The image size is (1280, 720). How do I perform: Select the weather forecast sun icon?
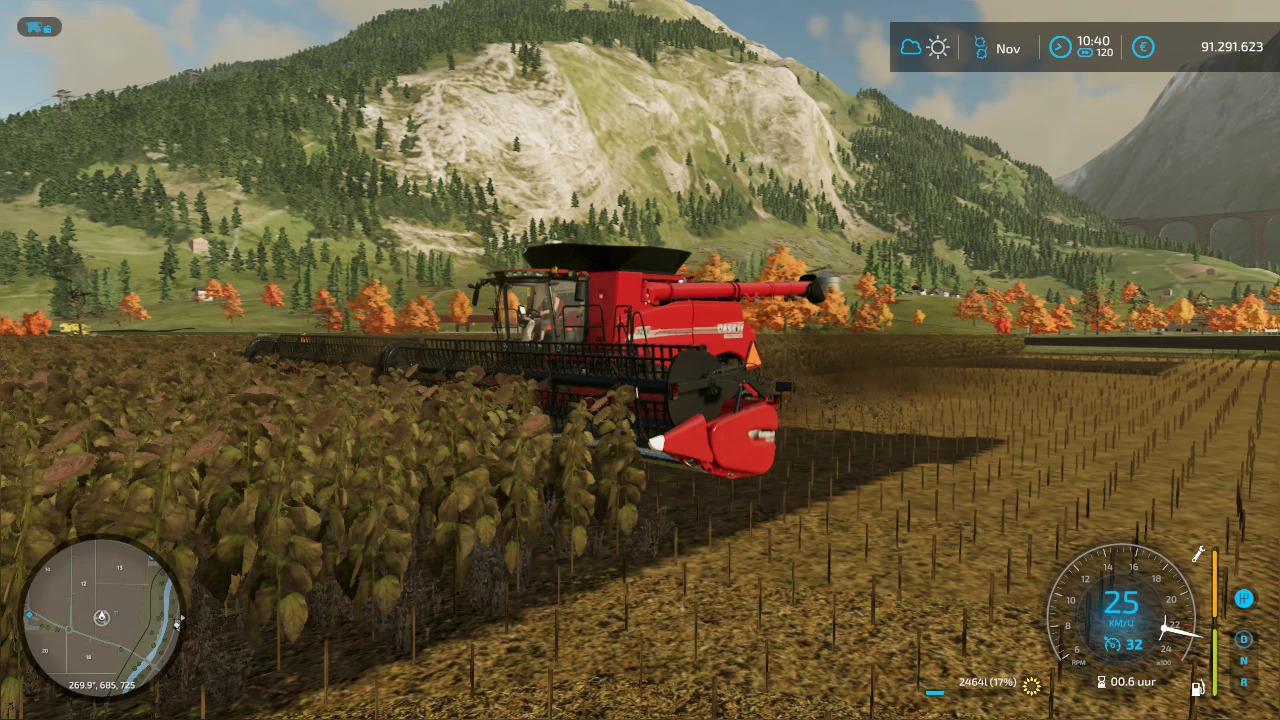(x=938, y=48)
